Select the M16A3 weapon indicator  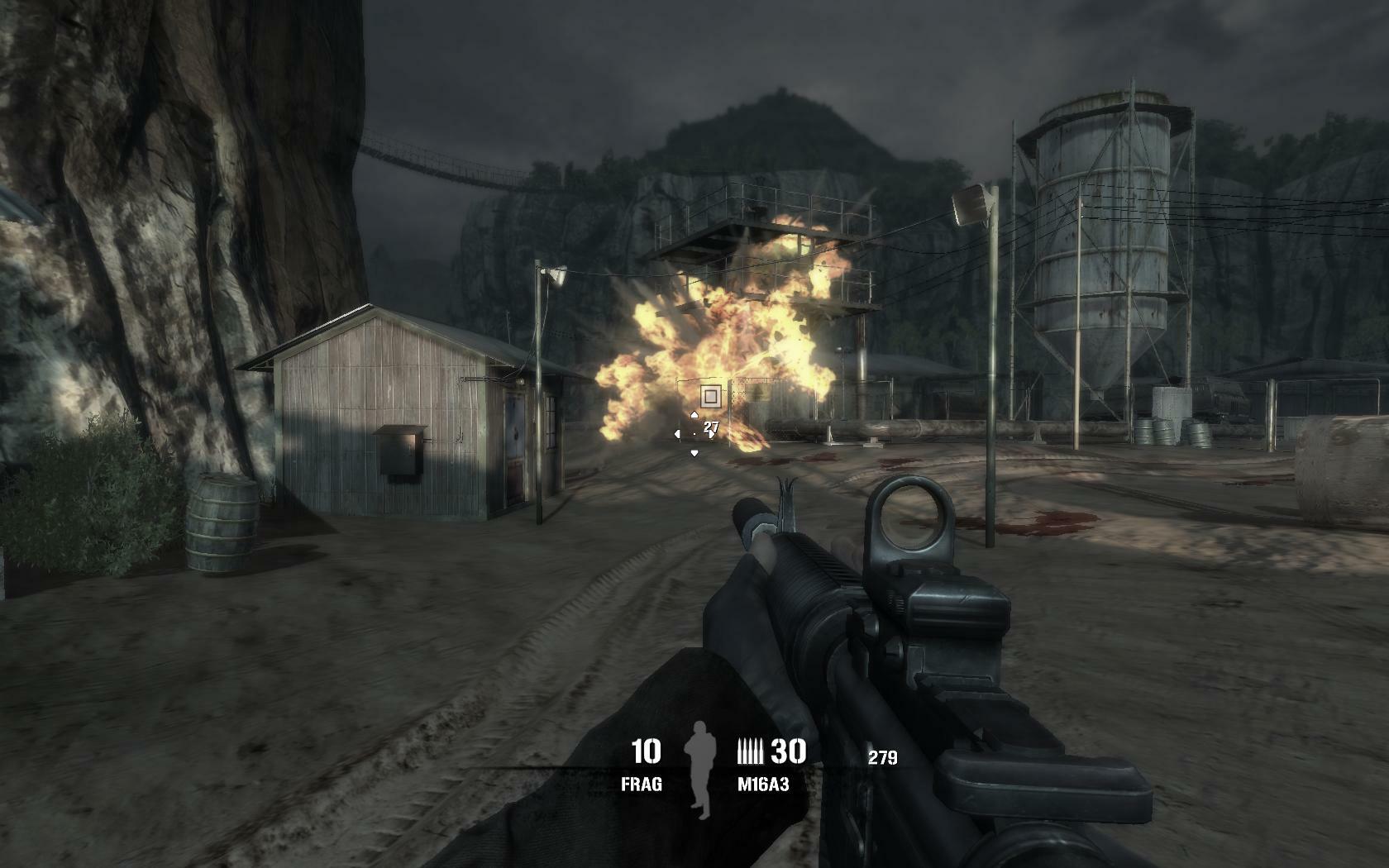[x=763, y=785]
